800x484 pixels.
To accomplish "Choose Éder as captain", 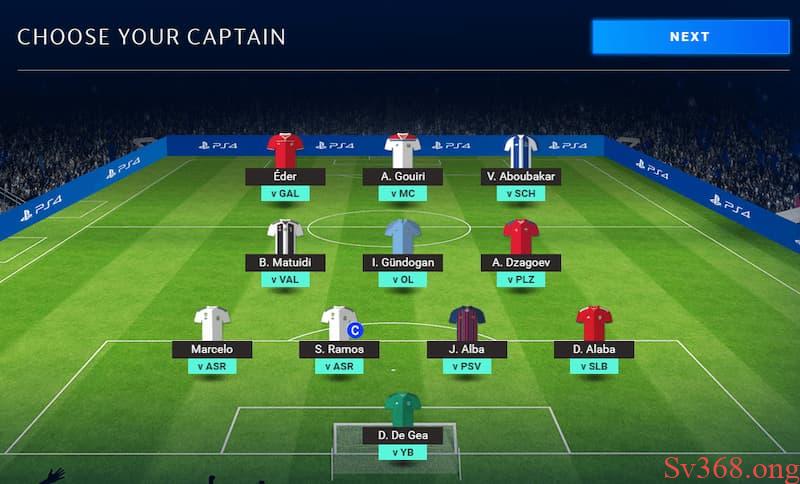I will 285,151.
